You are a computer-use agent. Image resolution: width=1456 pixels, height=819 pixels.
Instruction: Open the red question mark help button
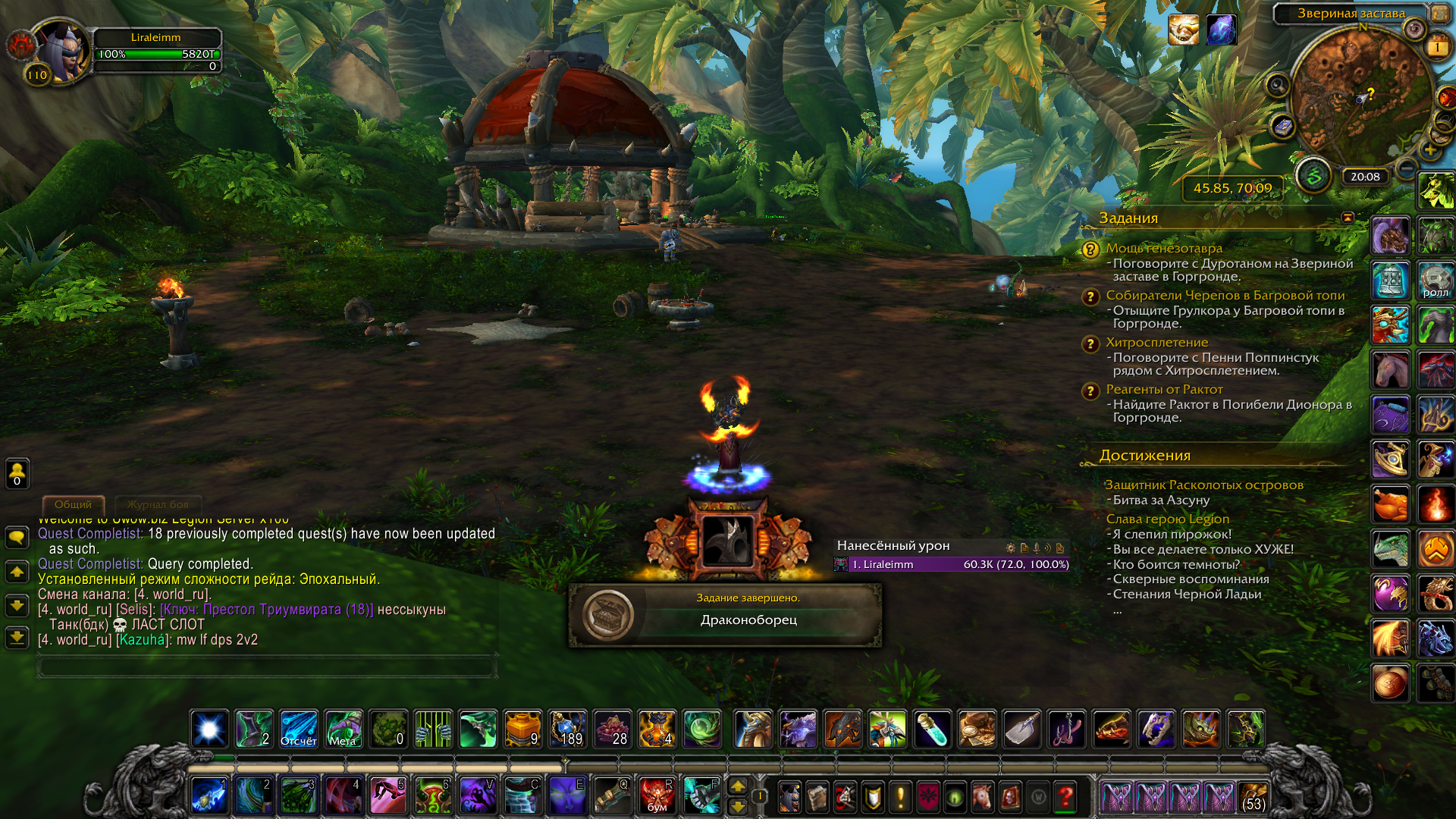tap(1065, 796)
